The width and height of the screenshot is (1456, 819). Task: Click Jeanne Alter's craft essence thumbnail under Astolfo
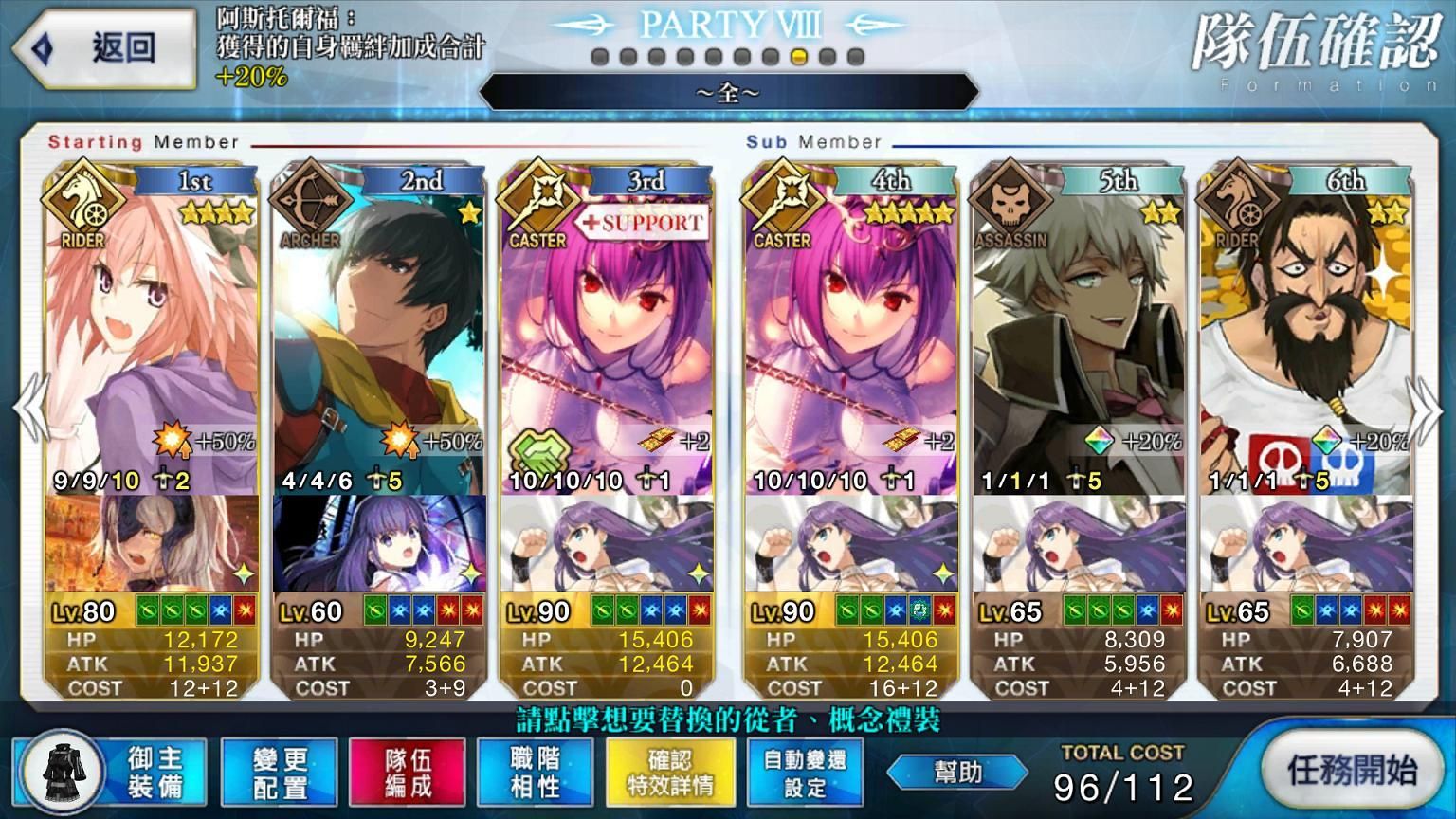click(152, 545)
